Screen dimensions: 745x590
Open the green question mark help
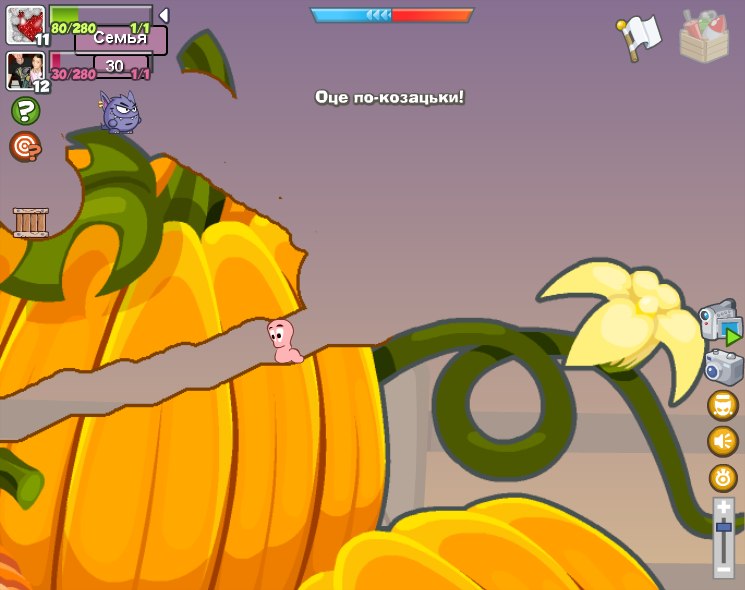pyautogui.click(x=25, y=111)
